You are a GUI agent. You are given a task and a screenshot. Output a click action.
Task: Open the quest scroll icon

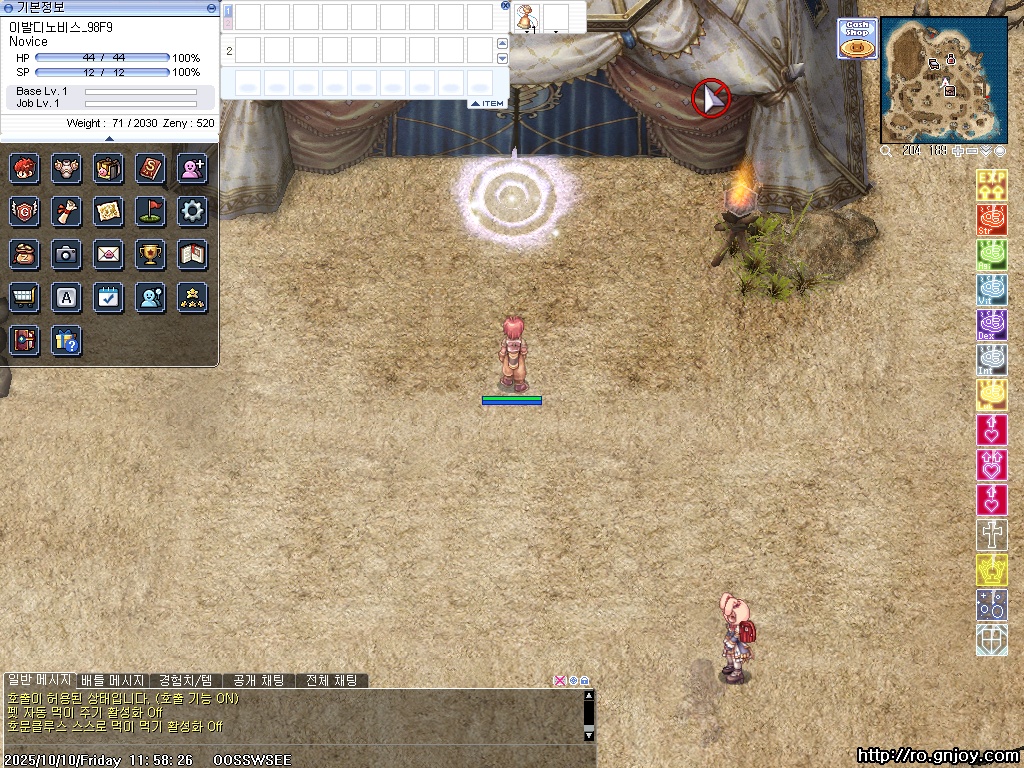(66, 211)
